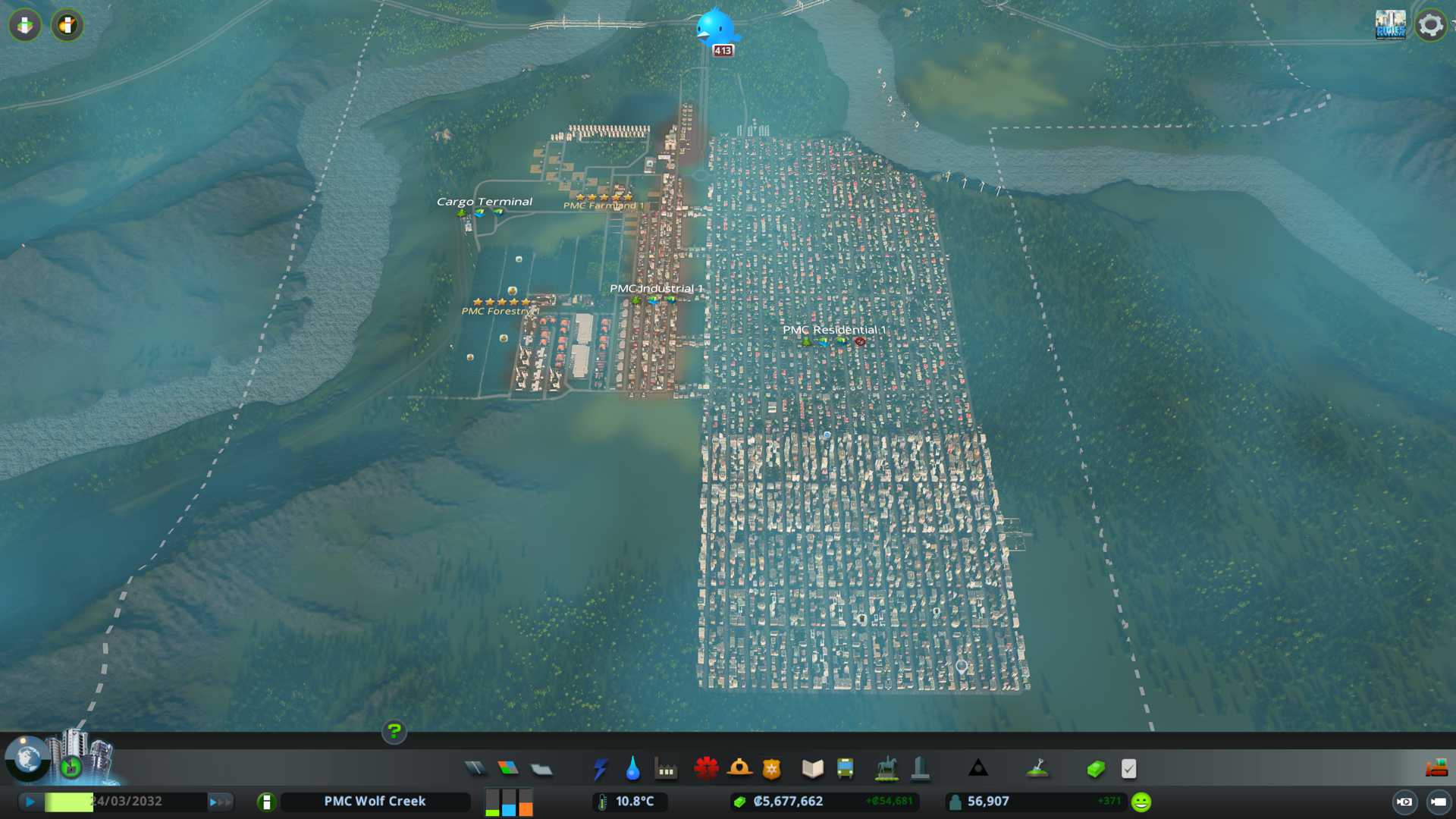Screen dimensions: 1456x819
Task: Open the Healthcare red cross menu
Action: coord(706,769)
